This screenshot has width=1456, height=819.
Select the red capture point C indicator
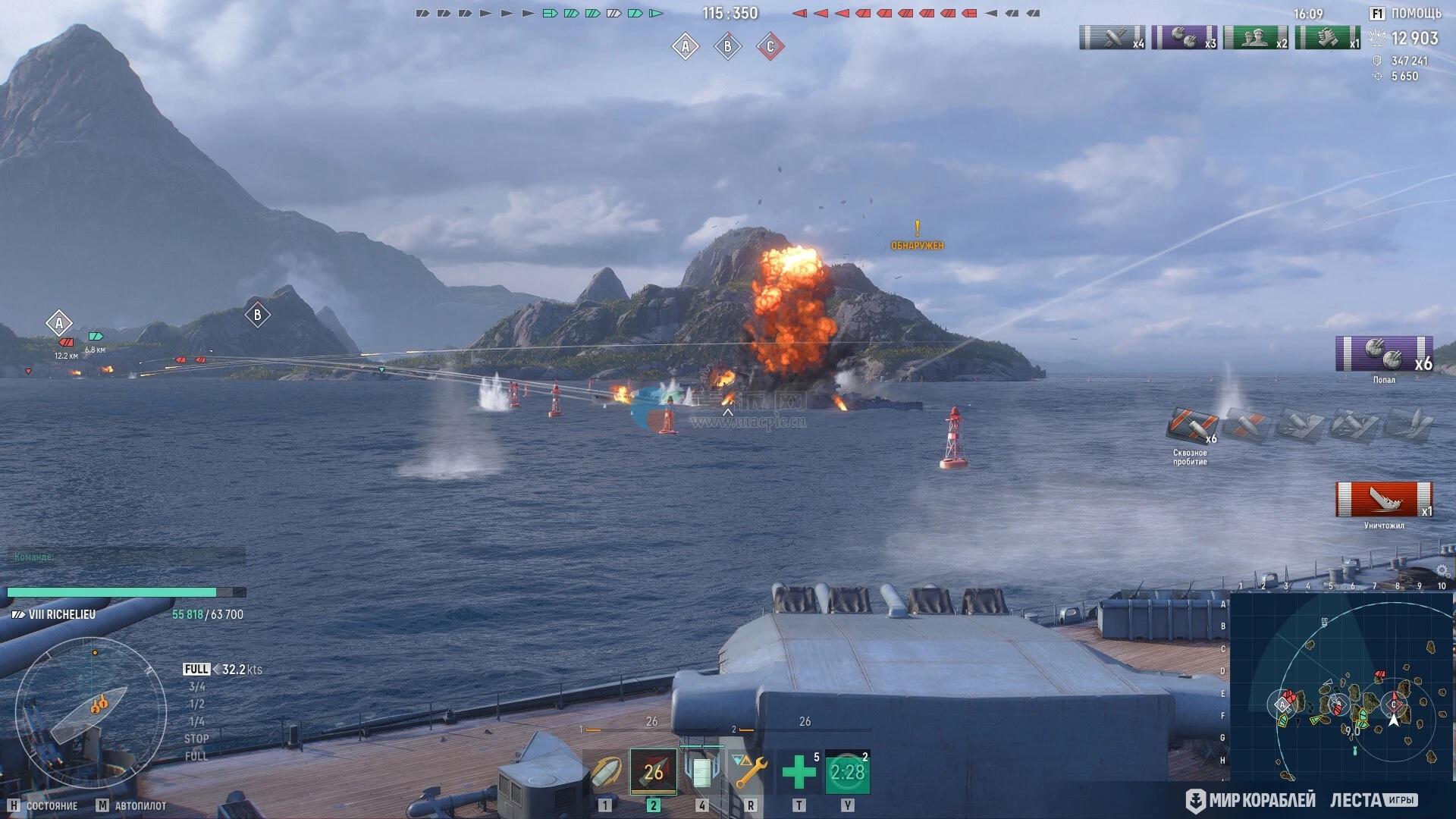click(x=770, y=47)
